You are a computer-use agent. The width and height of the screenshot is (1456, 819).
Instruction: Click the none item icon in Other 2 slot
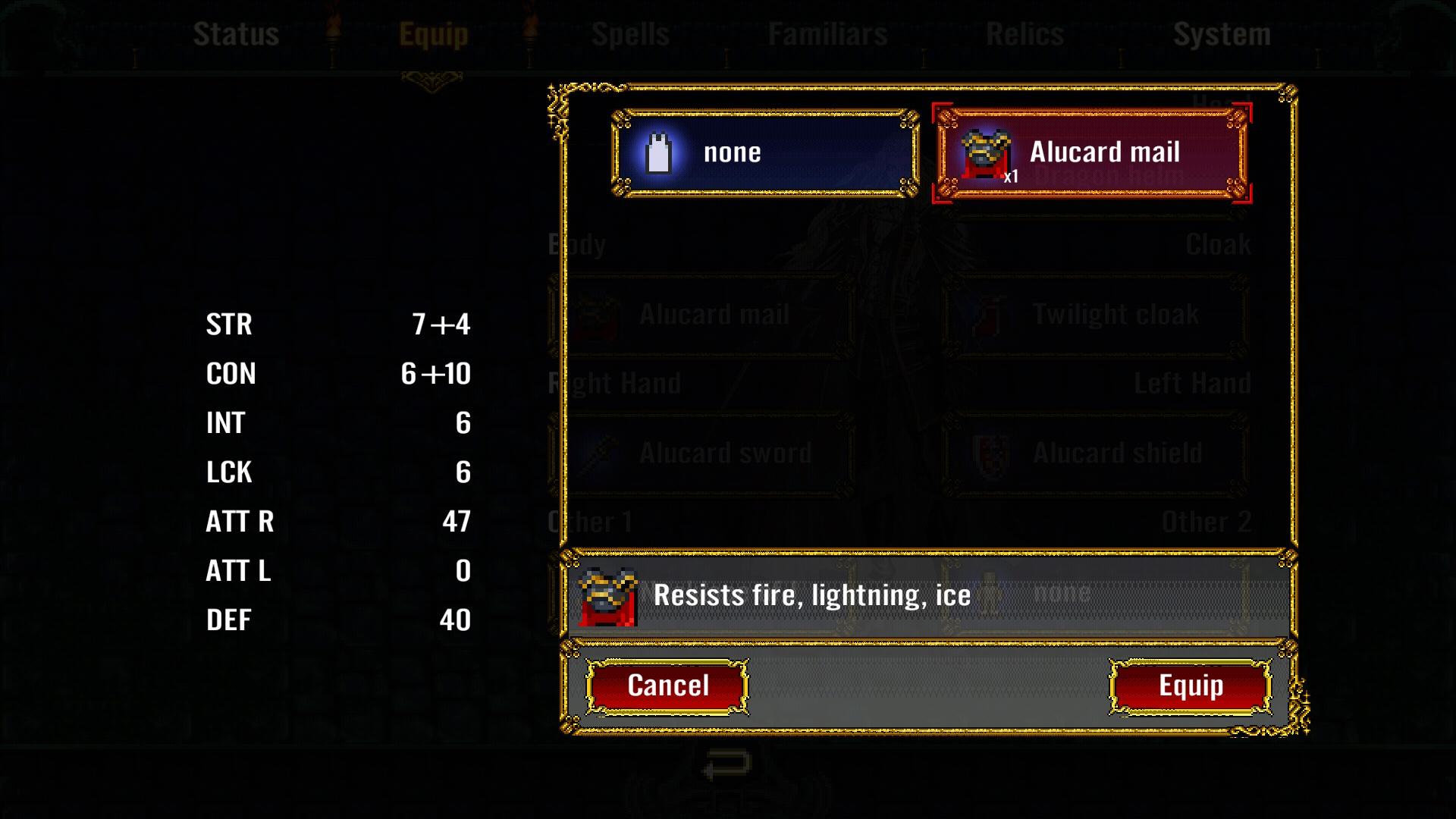(x=990, y=591)
